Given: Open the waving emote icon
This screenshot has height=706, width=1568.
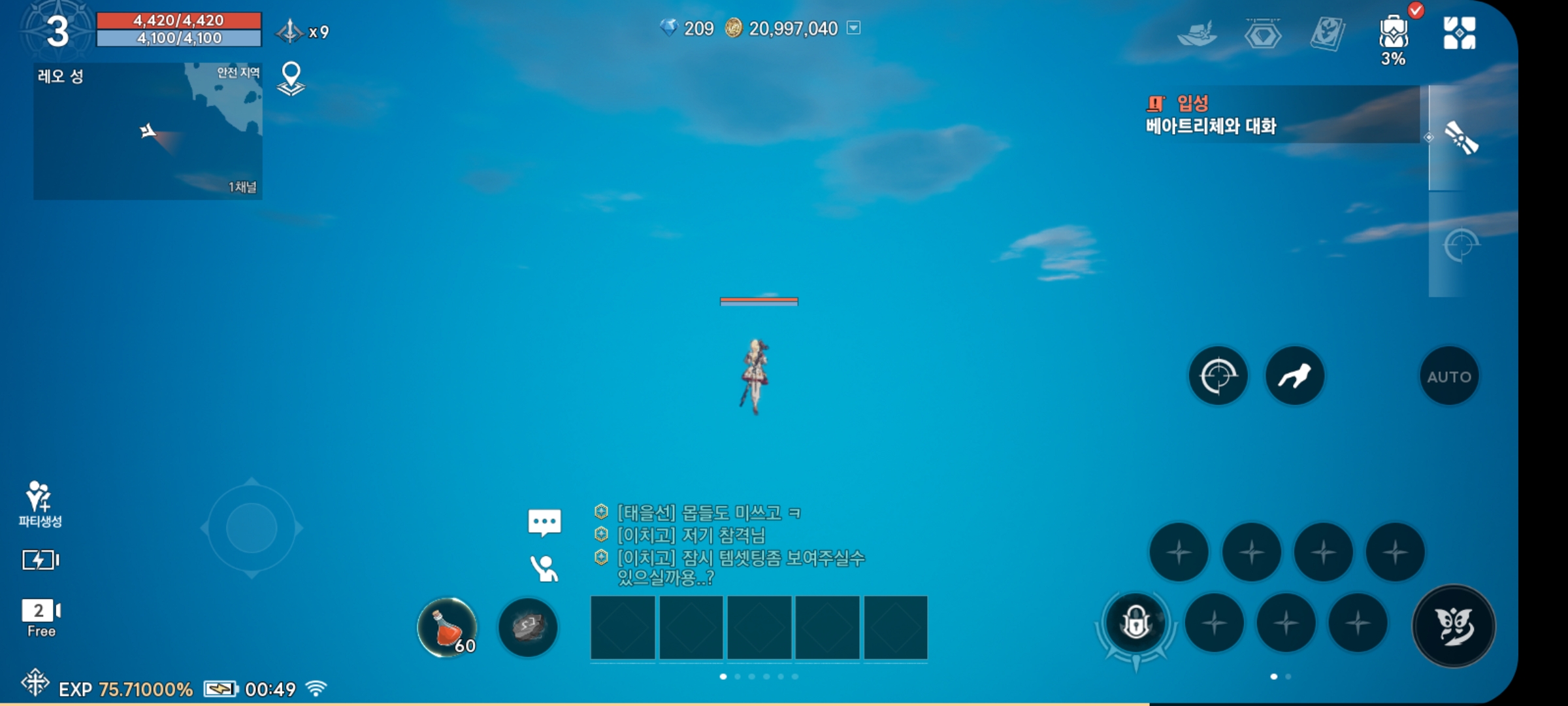Looking at the screenshot, I should click(x=544, y=569).
